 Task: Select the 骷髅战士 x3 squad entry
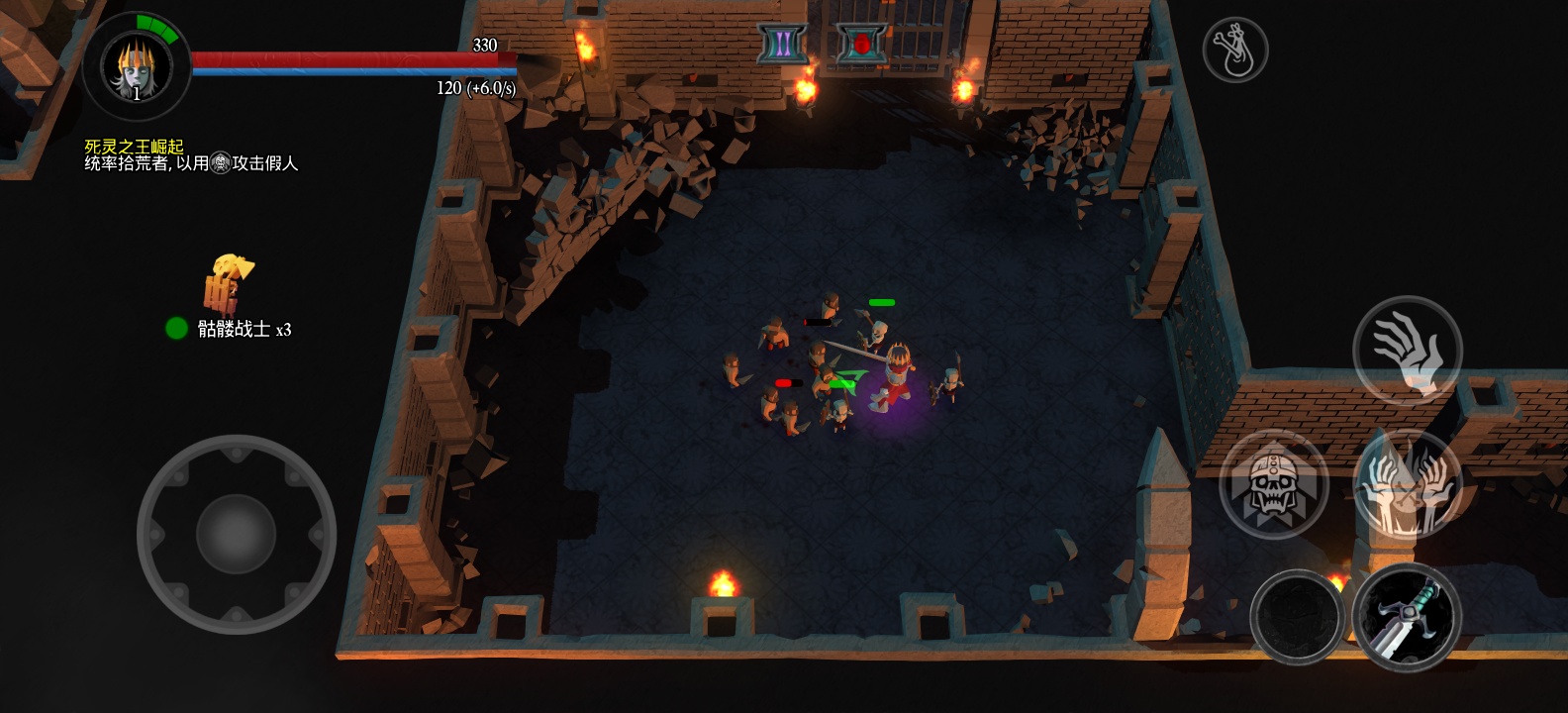pos(230,328)
